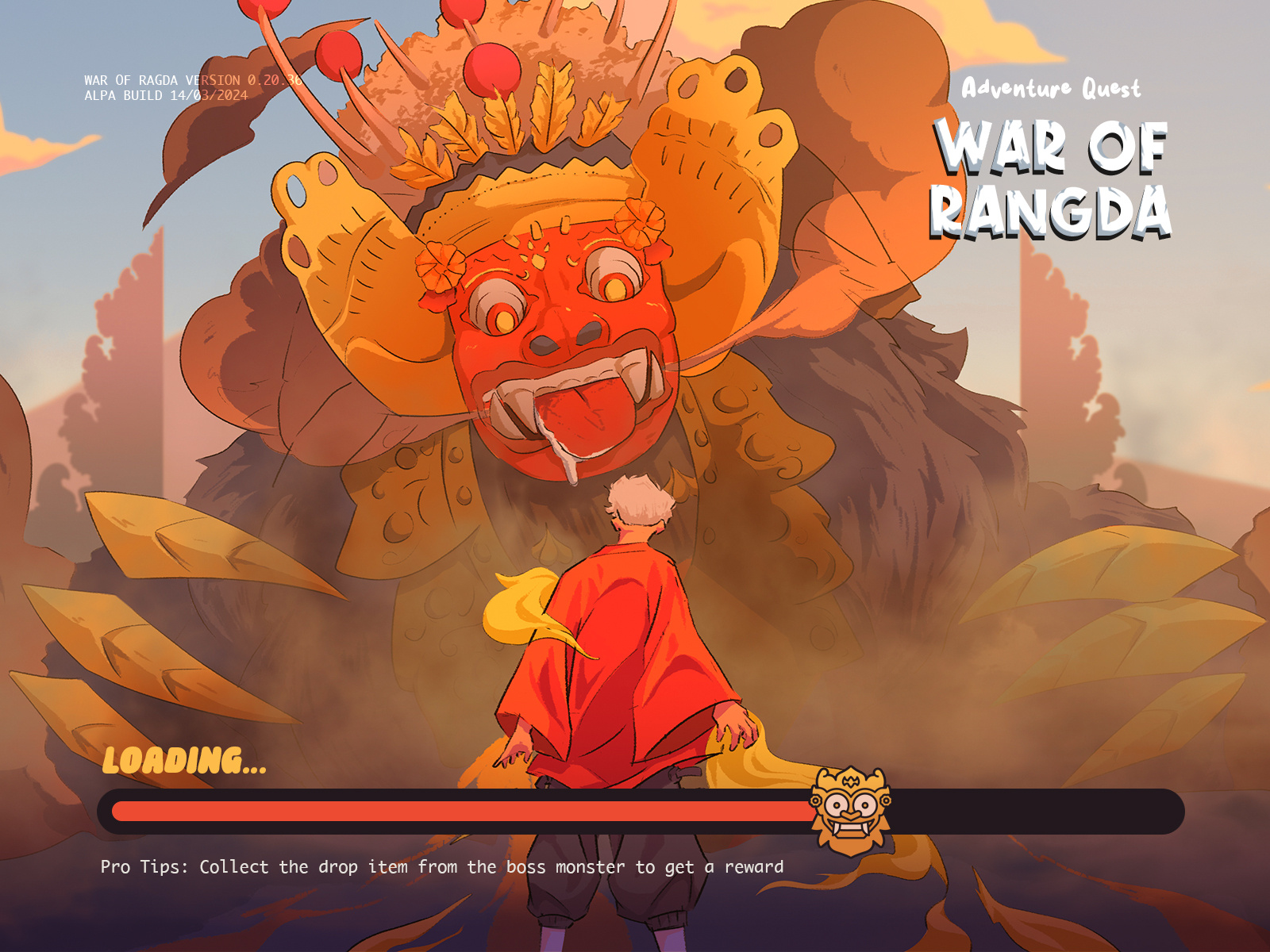Expand the Pro Tips message for more tips
The width and height of the screenshot is (1270, 952).
[441, 867]
